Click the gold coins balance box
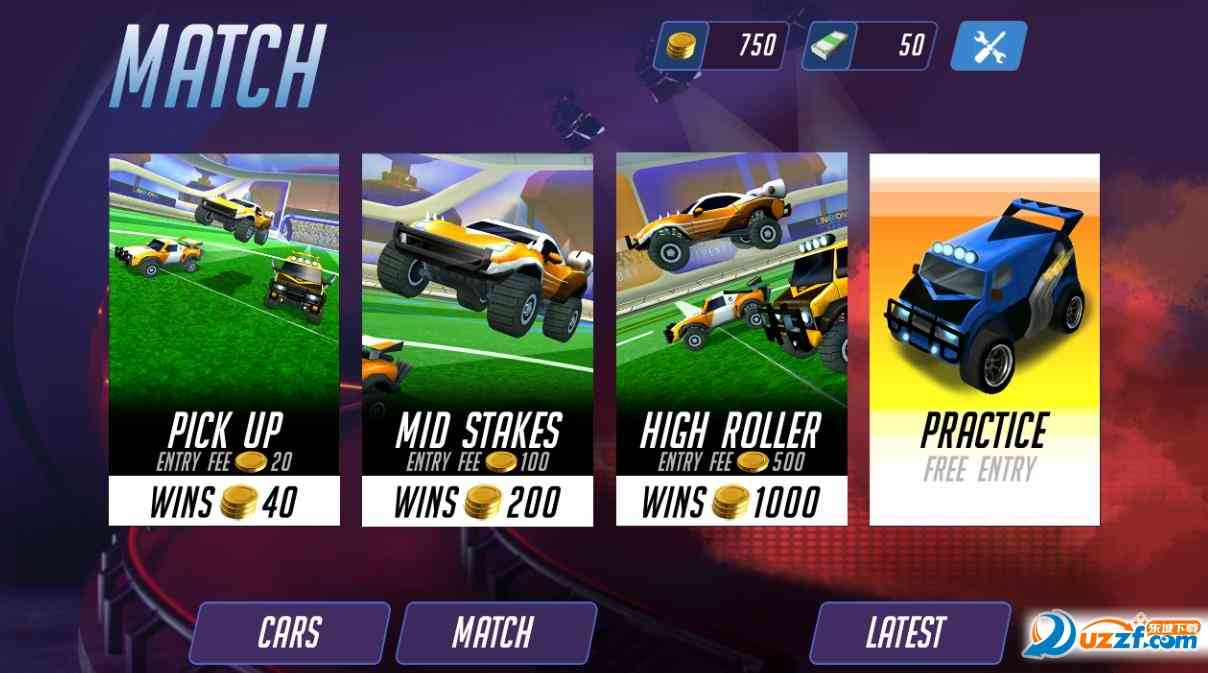The height and width of the screenshot is (673, 1208). point(721,46)
